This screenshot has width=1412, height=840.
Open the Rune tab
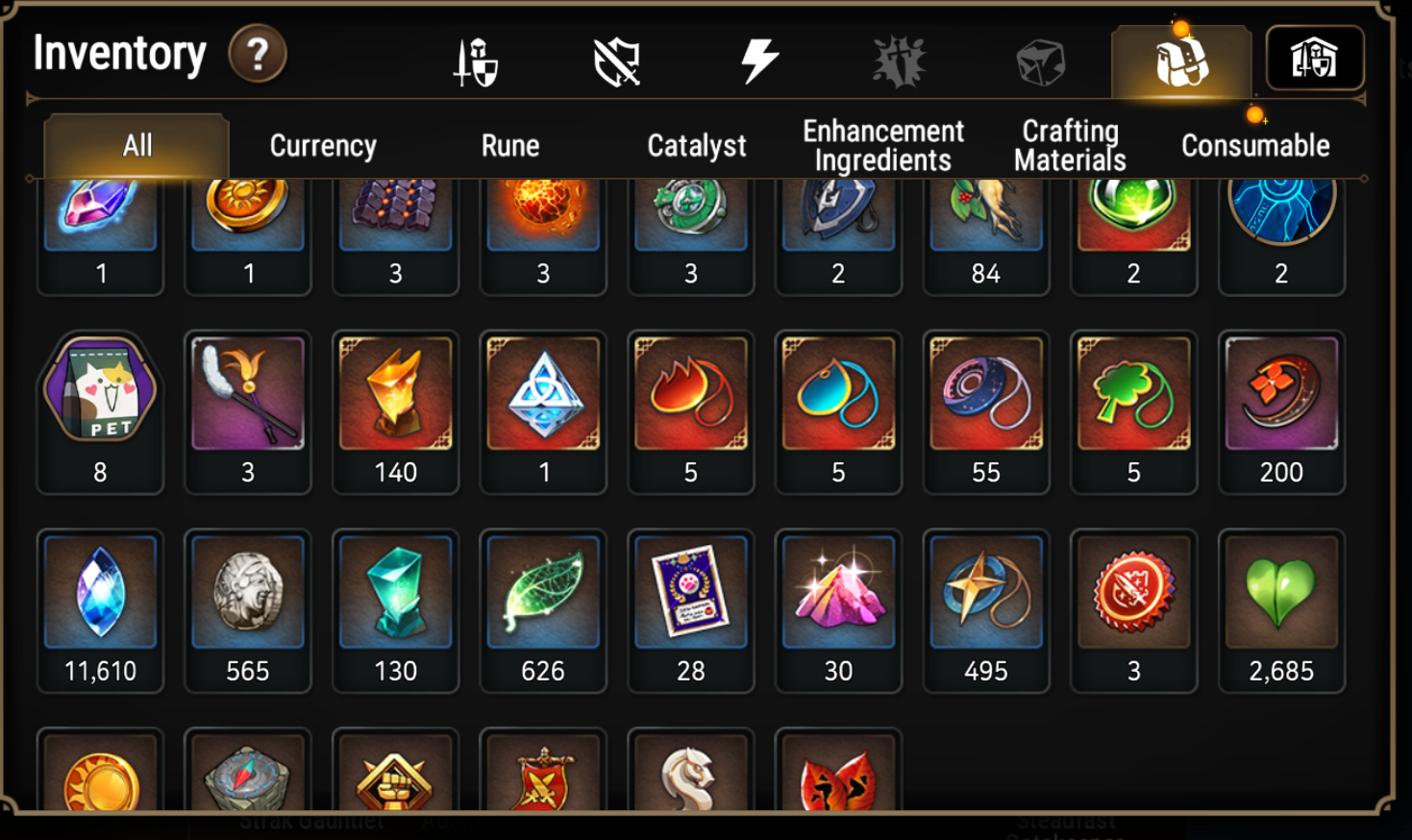point(511,145)
